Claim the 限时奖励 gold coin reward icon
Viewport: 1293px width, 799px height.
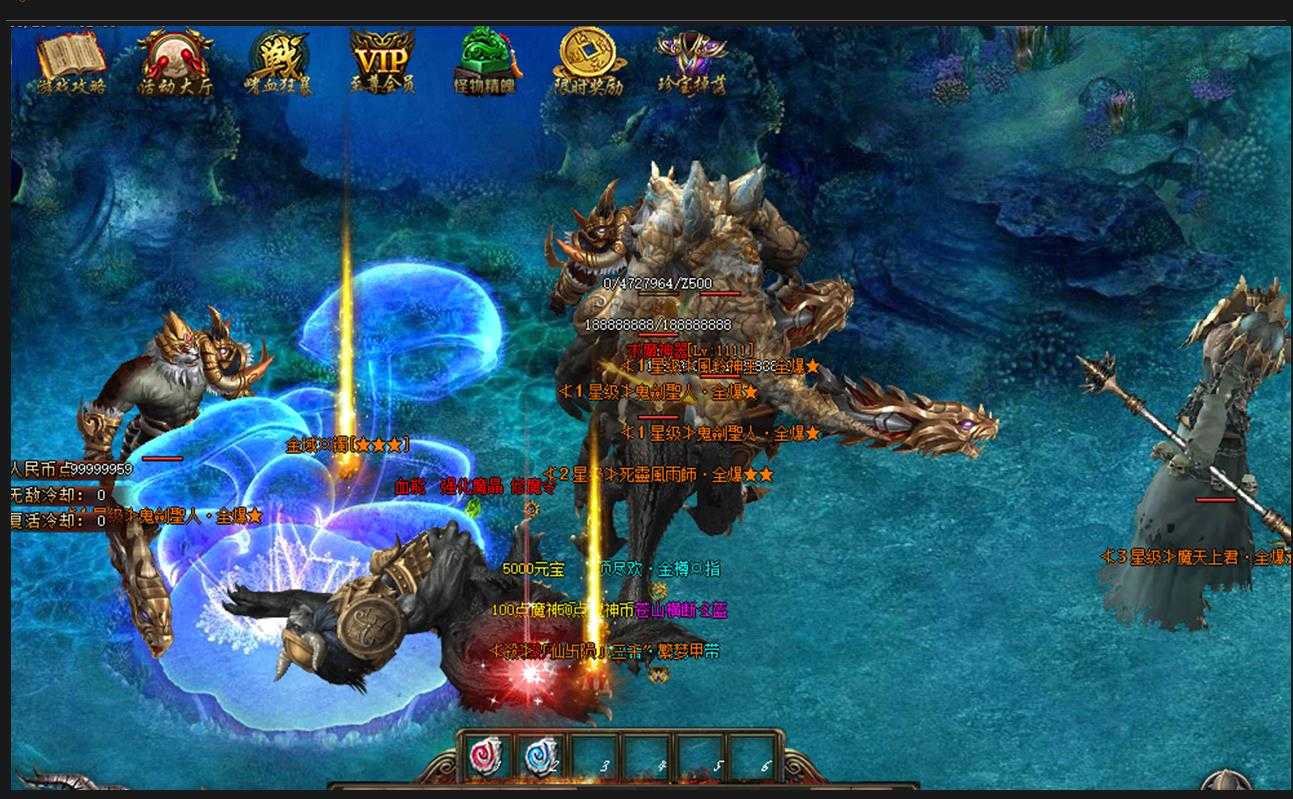click(589, 58)
